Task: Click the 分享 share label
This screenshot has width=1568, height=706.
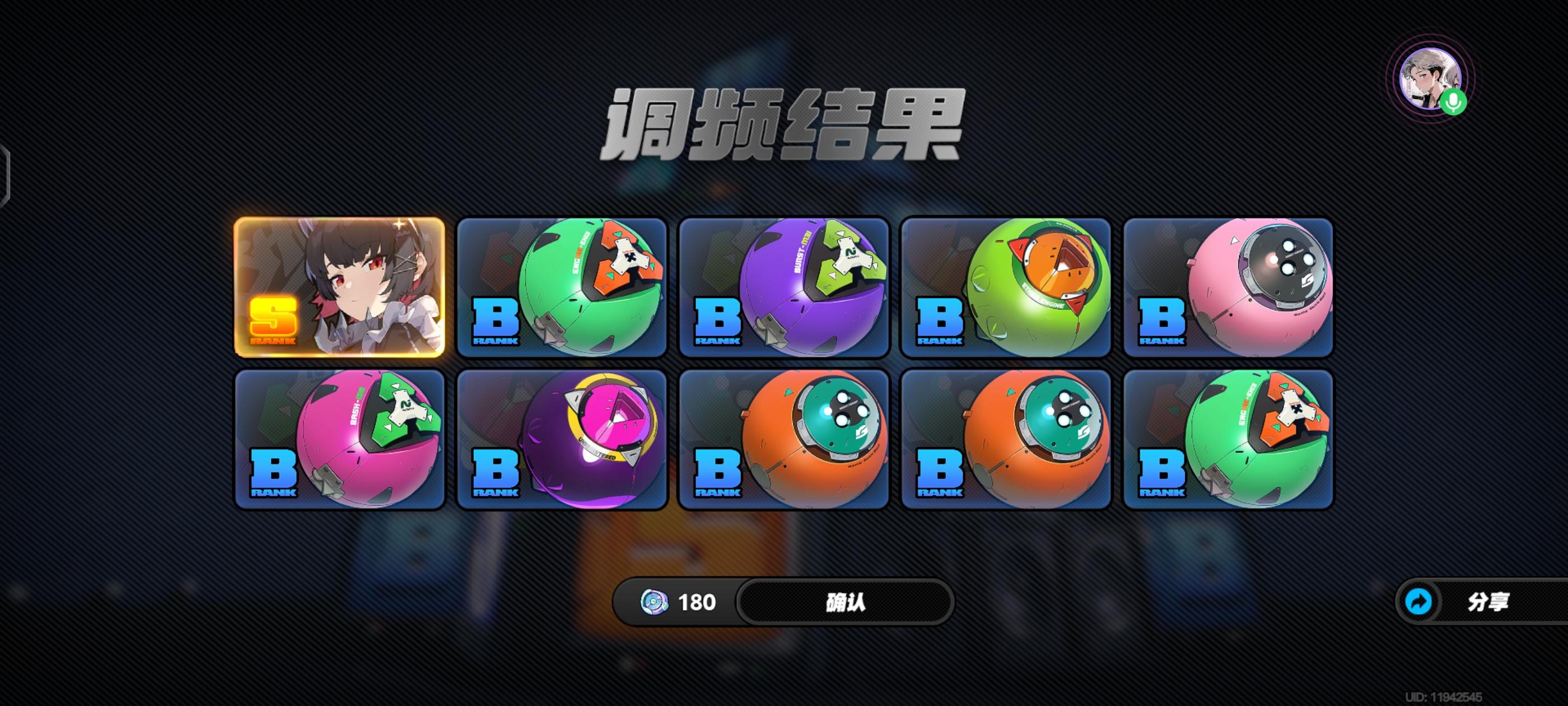Action: [1488, 602]
